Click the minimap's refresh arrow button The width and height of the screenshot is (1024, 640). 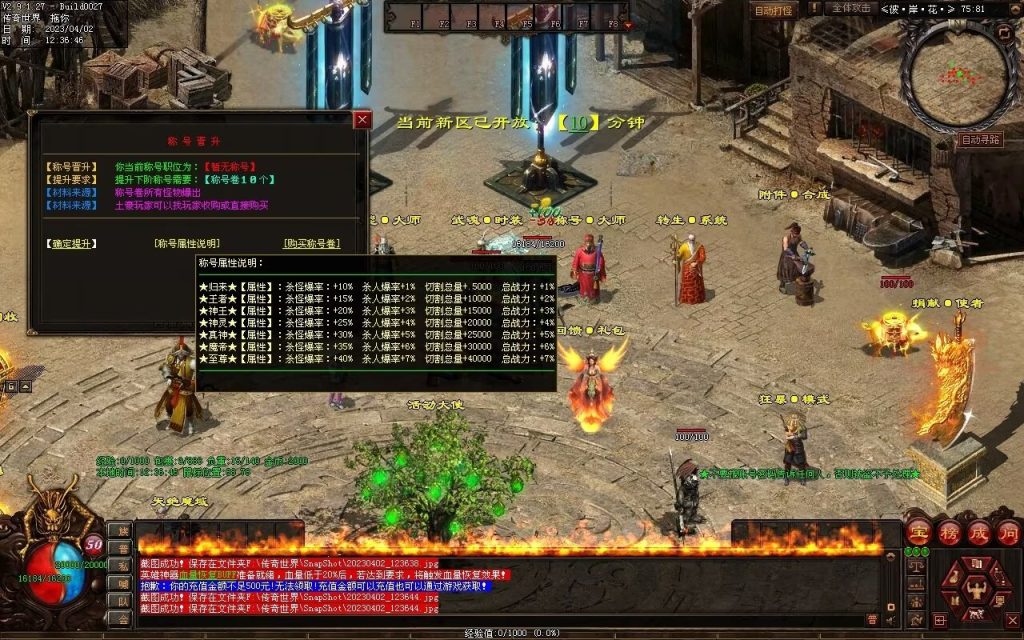(1003, 33)
